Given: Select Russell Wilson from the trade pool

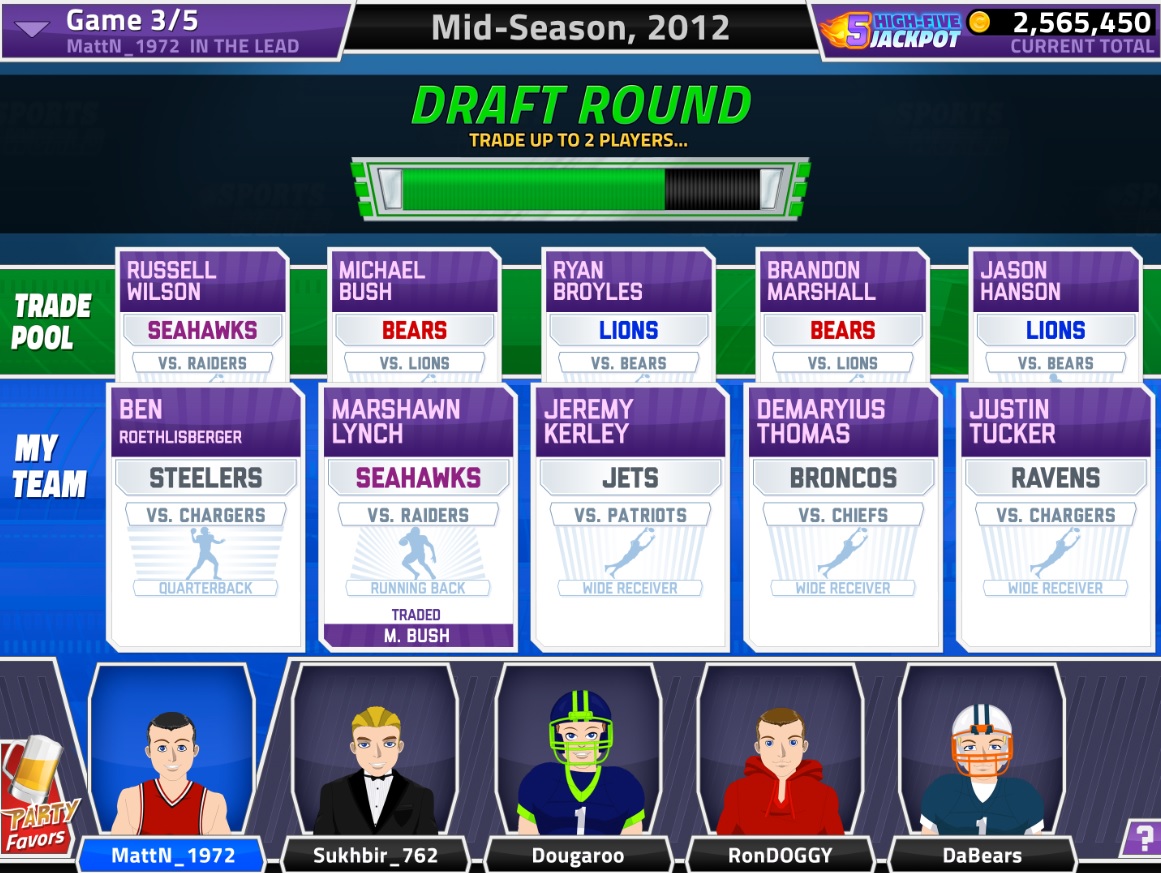Looking at the screenshot, I should click(x=203, y=314).
